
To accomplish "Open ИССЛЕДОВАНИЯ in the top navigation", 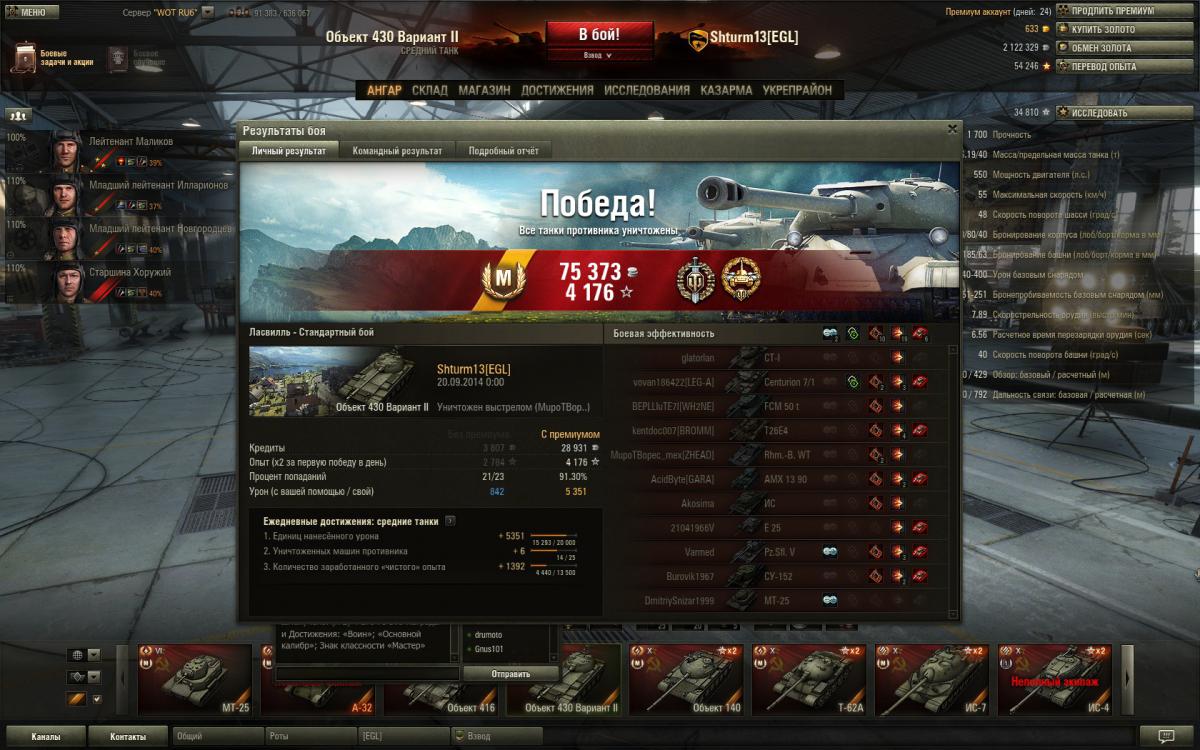I will click(646, 90).
